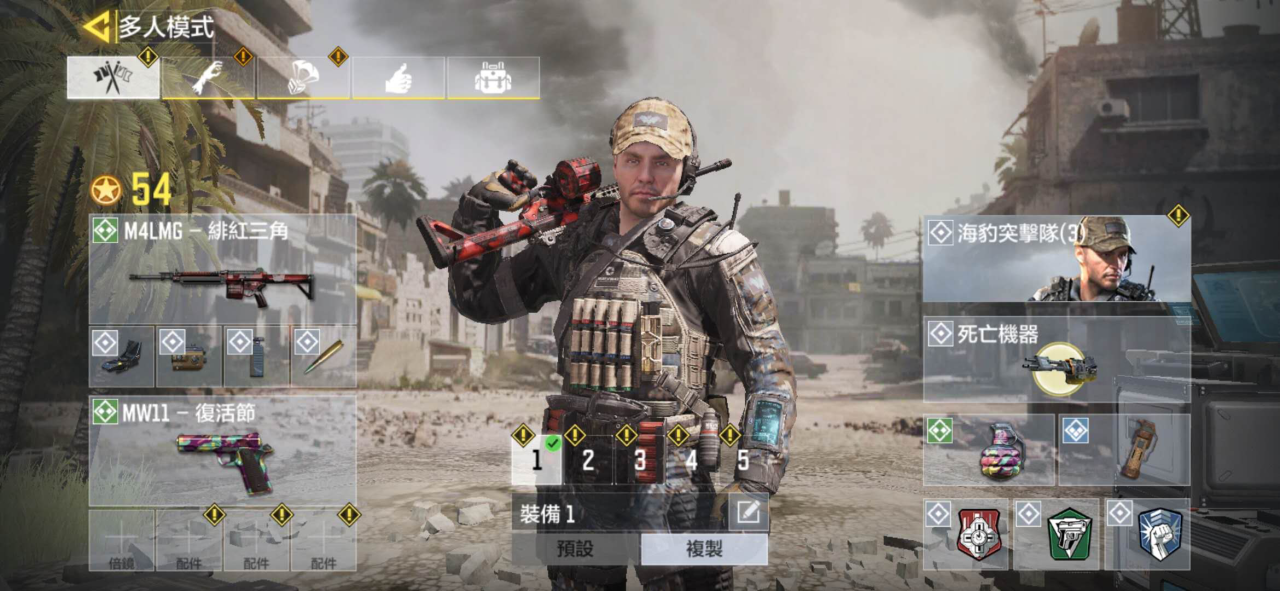Screen dimensions: 1280x591
Task: Select the blue fist perk slot
Action: 1158,535
